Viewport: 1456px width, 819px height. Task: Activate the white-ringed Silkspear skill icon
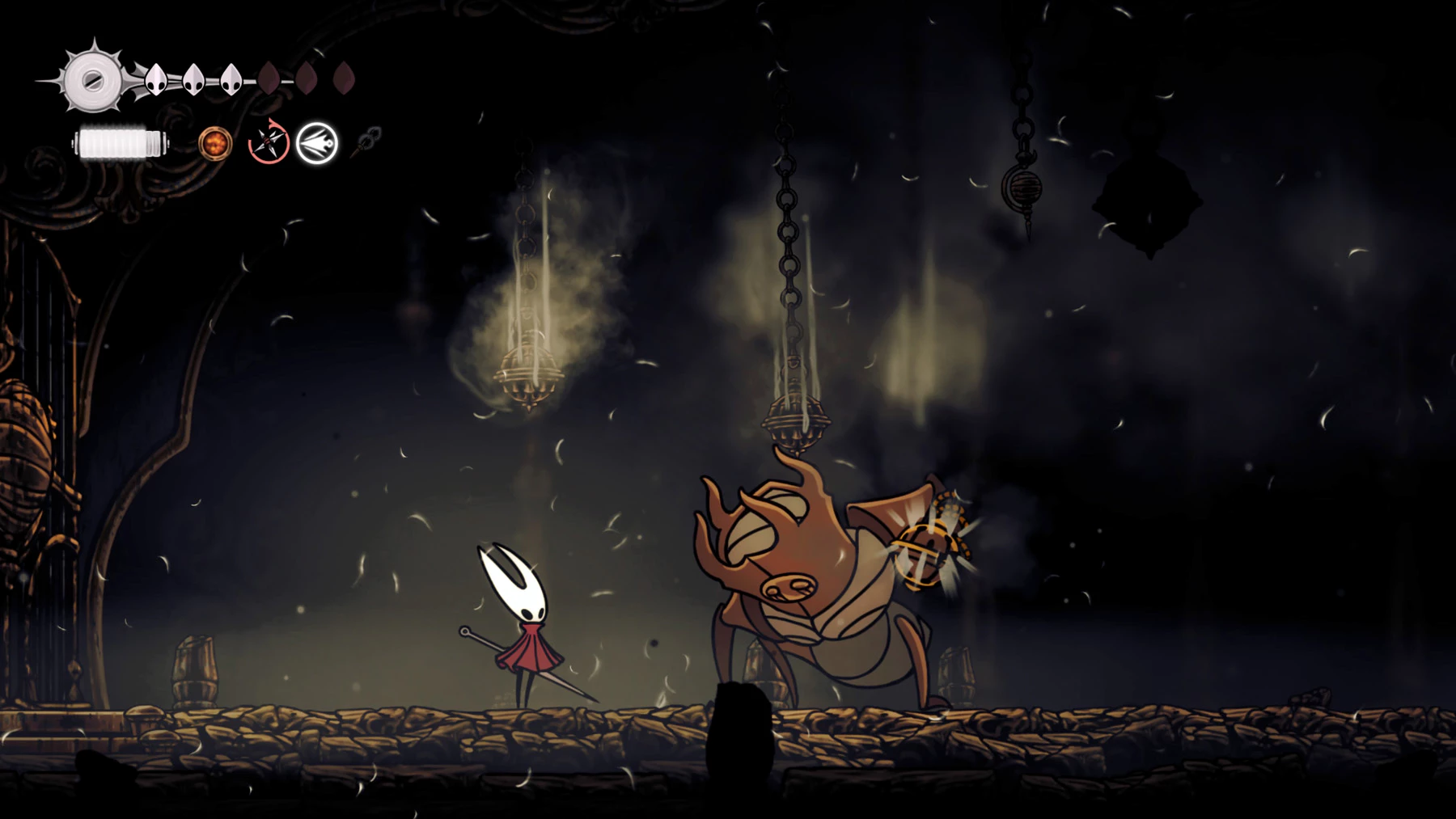click(316, 144)
